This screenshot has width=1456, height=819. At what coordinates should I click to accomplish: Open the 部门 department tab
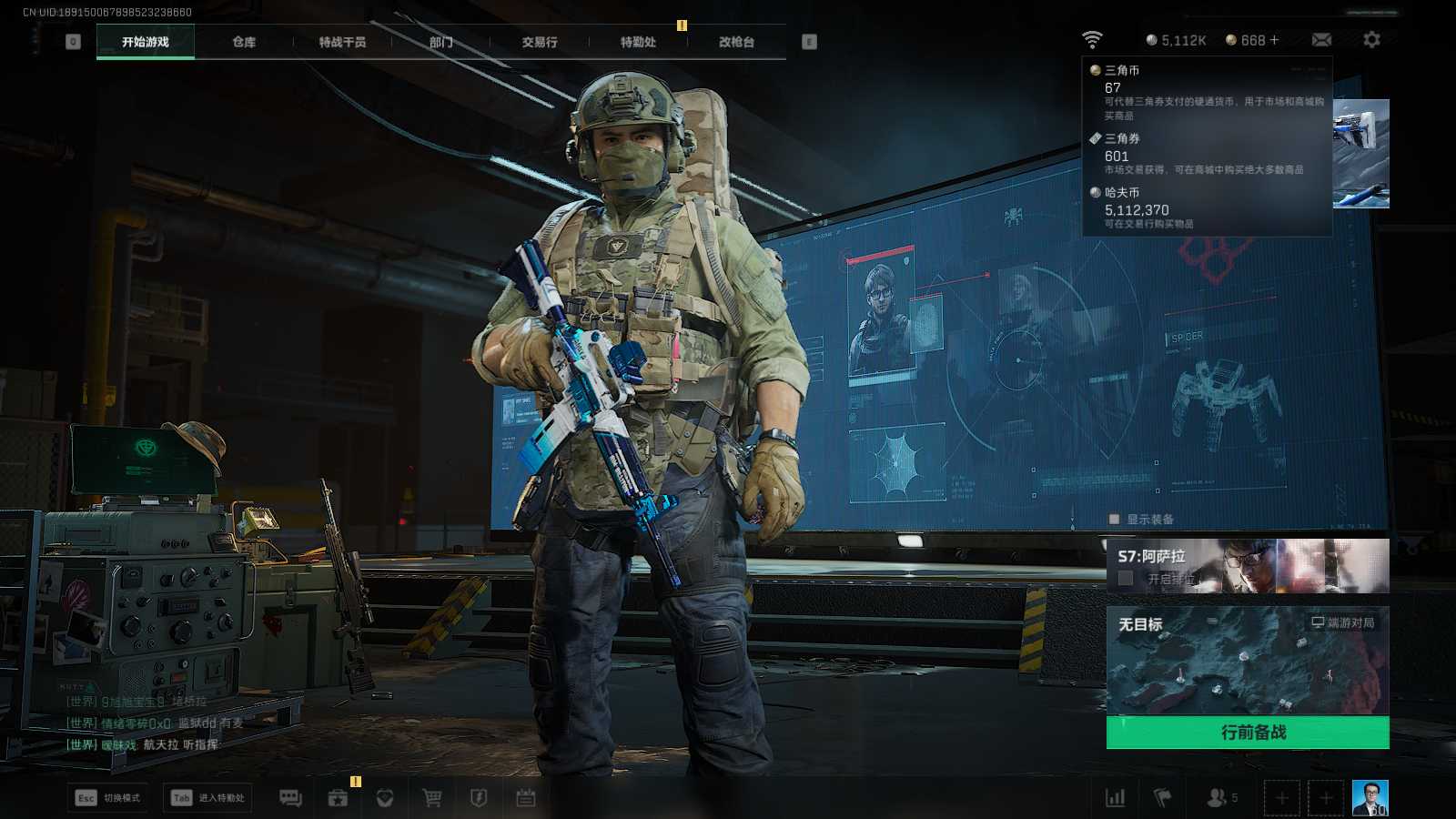pos(440,42)
